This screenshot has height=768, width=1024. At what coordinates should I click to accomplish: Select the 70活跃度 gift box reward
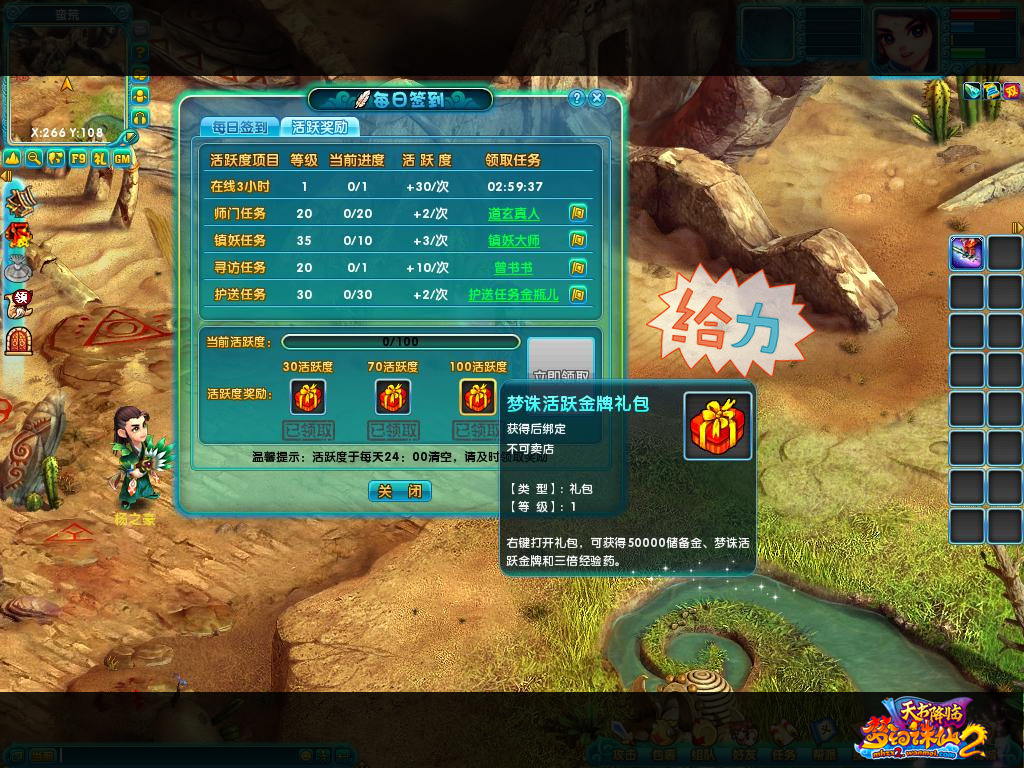point(392,397)
